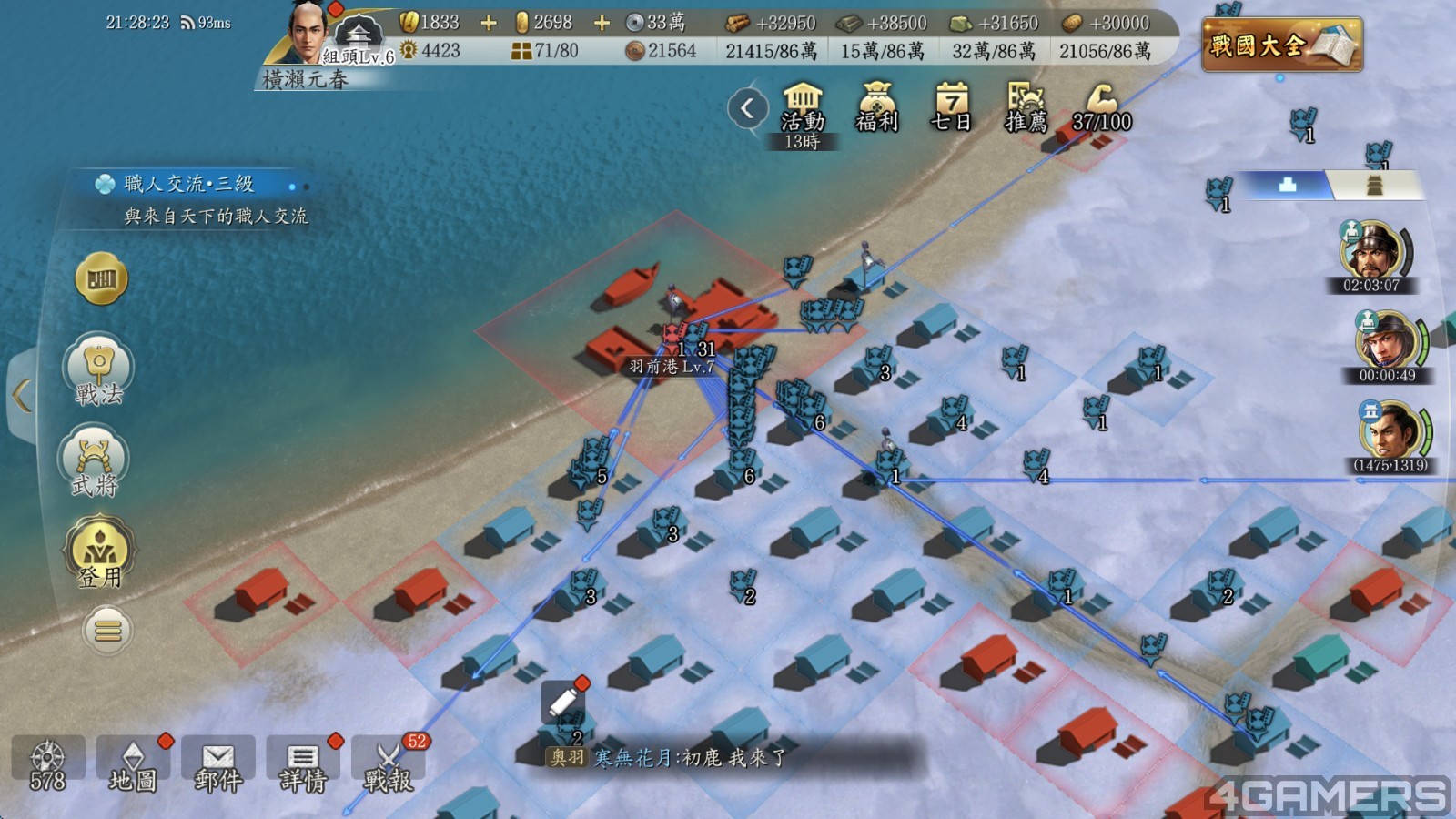Open the 七日 seven-day event
1456x819 pixels.
(951, 109)
